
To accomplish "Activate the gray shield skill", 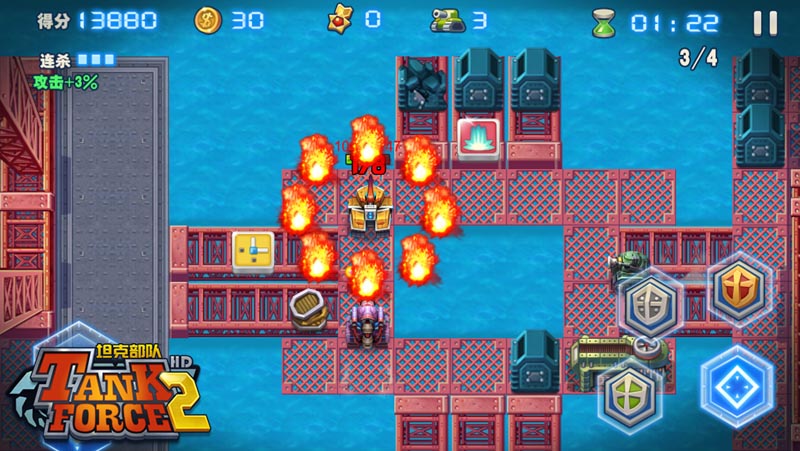I will pyautogui.click(x=650, y=304).
